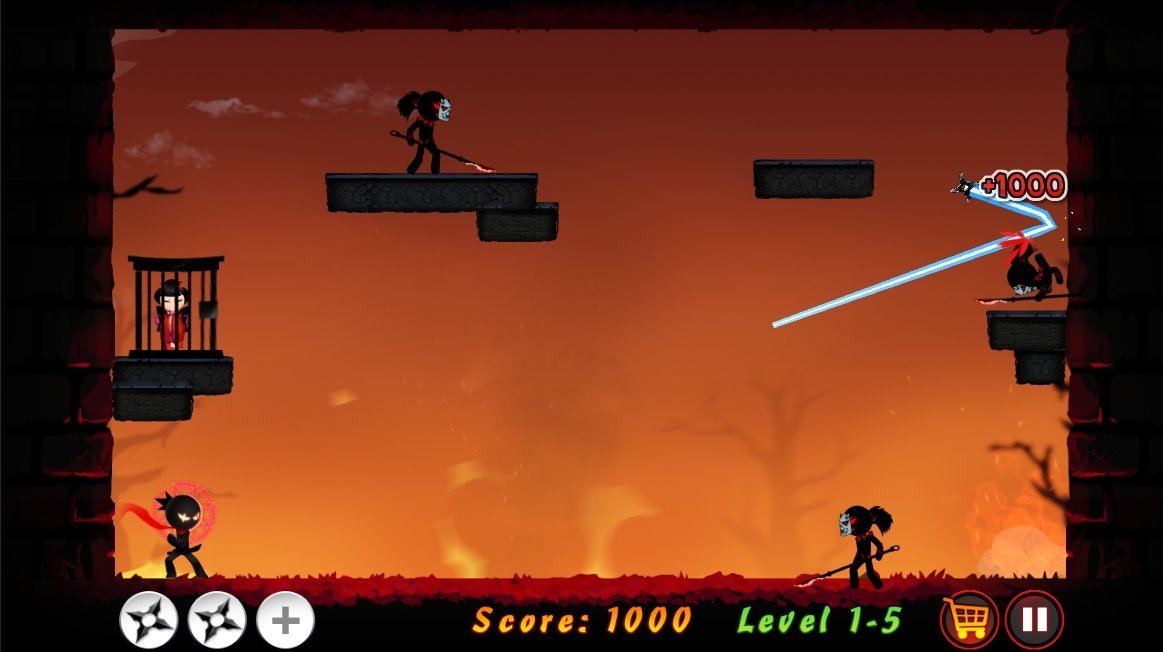The height and width of the screenshot is (652, 1163).
Task: Open the shopping cart store
Action: point(969,620)
